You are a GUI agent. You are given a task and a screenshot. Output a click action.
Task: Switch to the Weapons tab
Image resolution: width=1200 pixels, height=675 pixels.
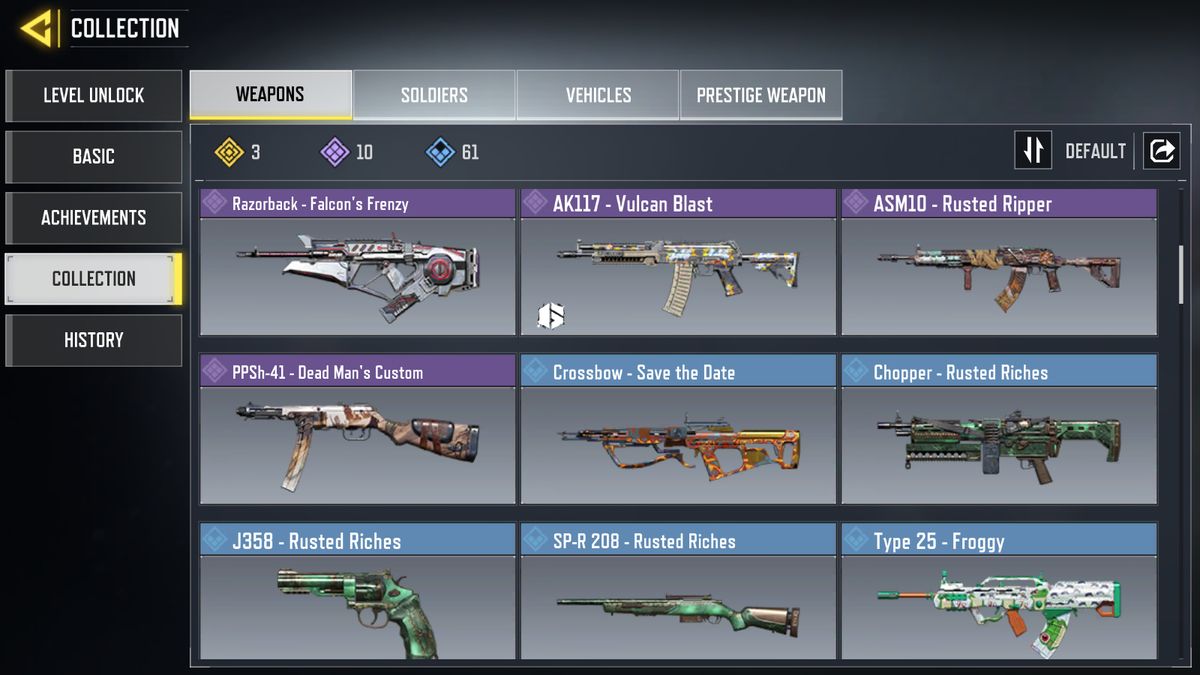point(270,95)
